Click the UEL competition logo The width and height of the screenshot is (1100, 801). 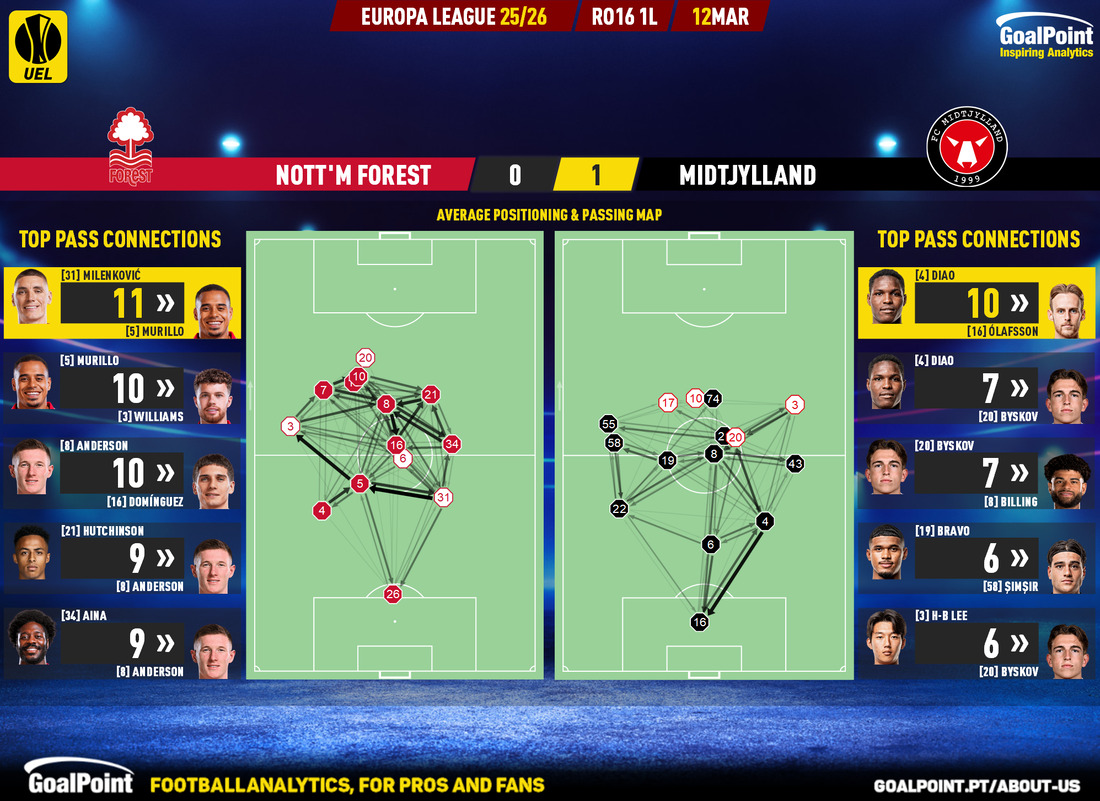[x=38, y=46]
